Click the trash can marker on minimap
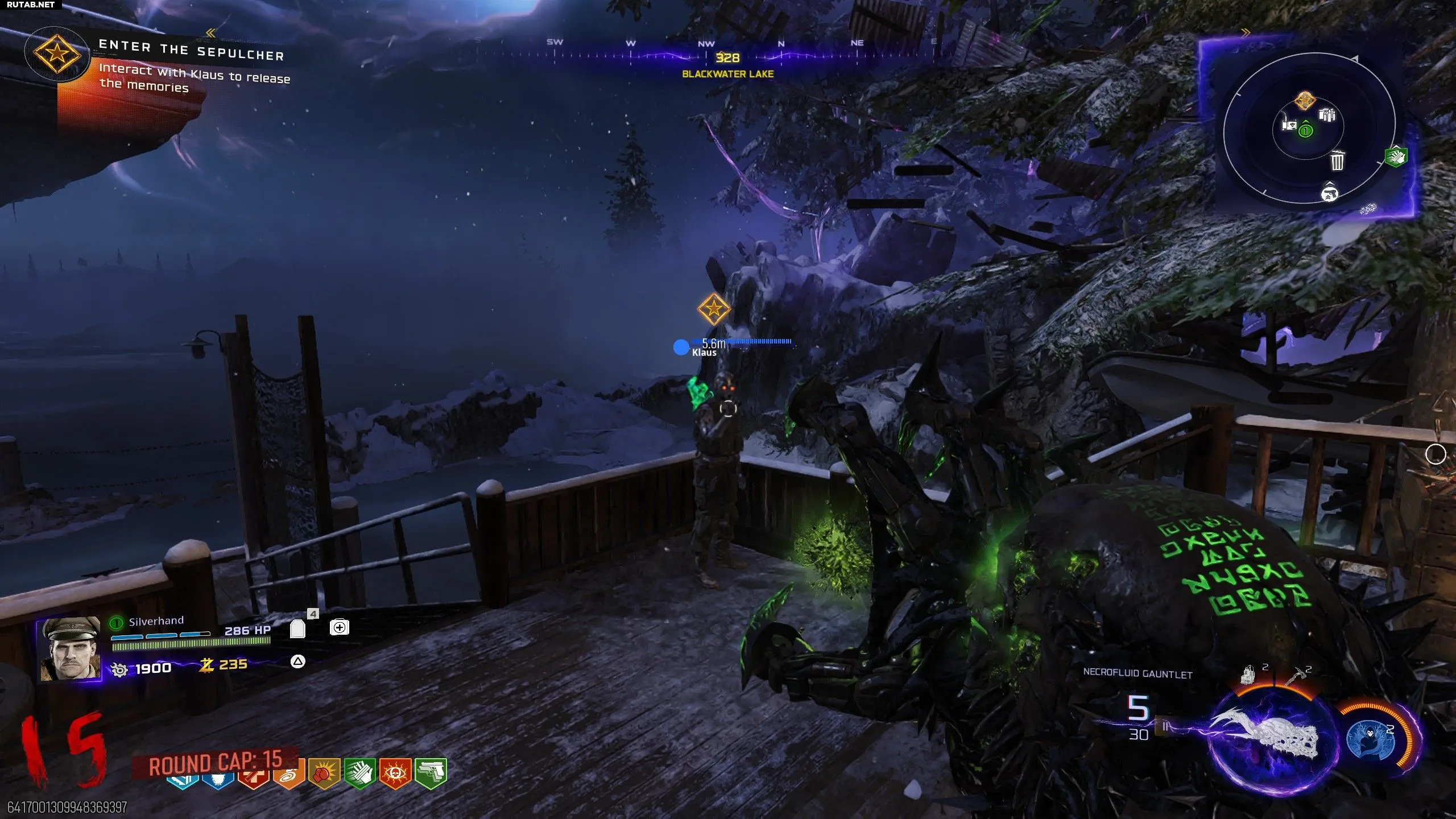The image size is (1456, 819). [1337, 160]
